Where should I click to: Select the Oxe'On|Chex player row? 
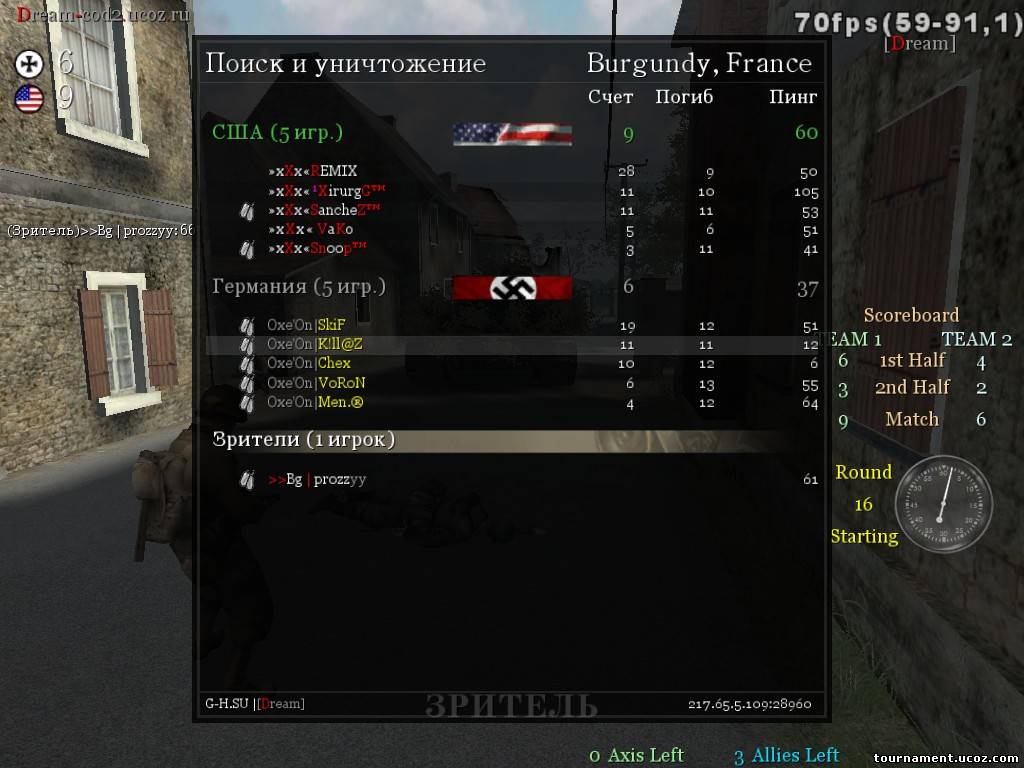coord(309,363)
